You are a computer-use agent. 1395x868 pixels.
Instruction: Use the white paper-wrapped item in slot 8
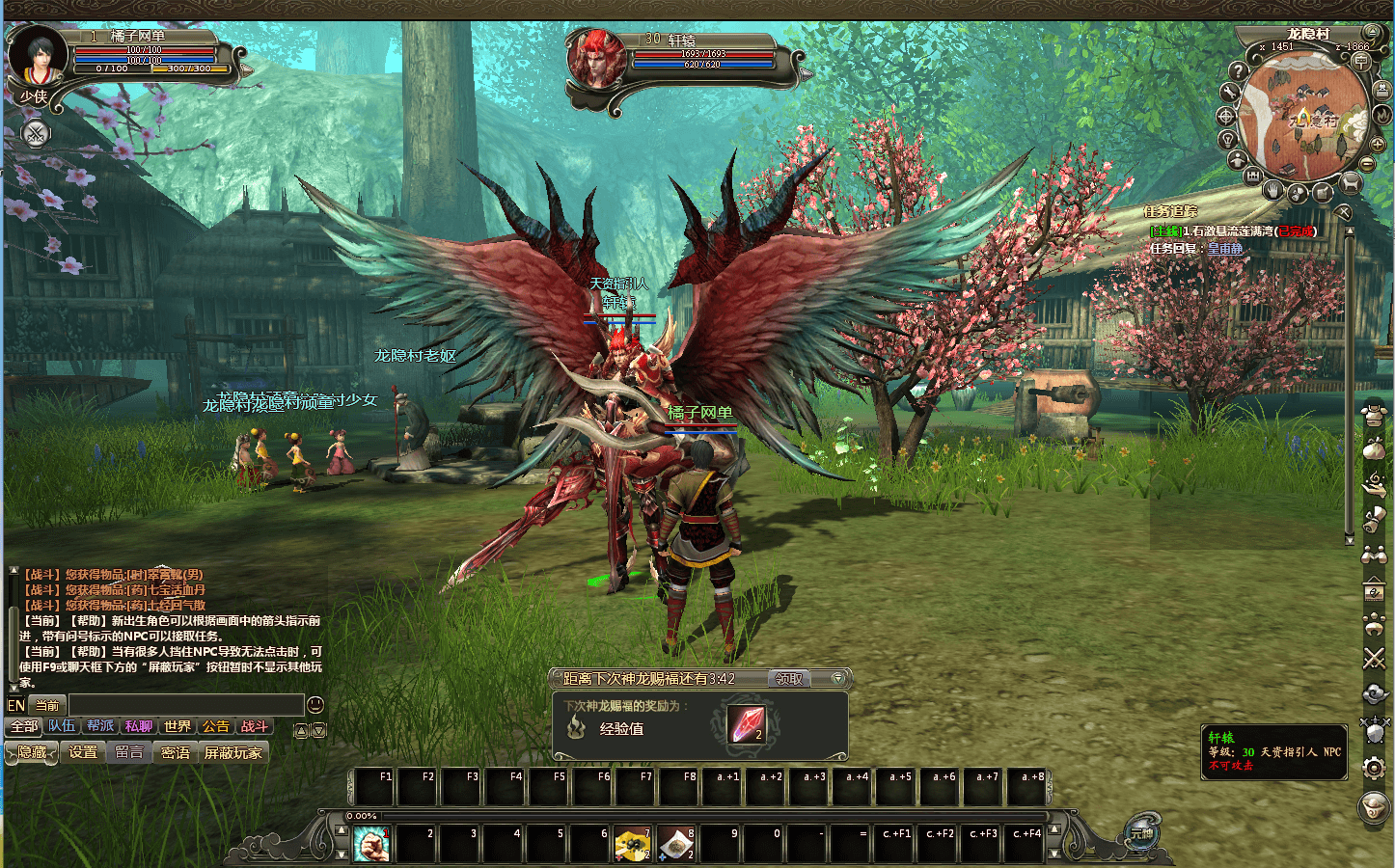pos(675,845)
